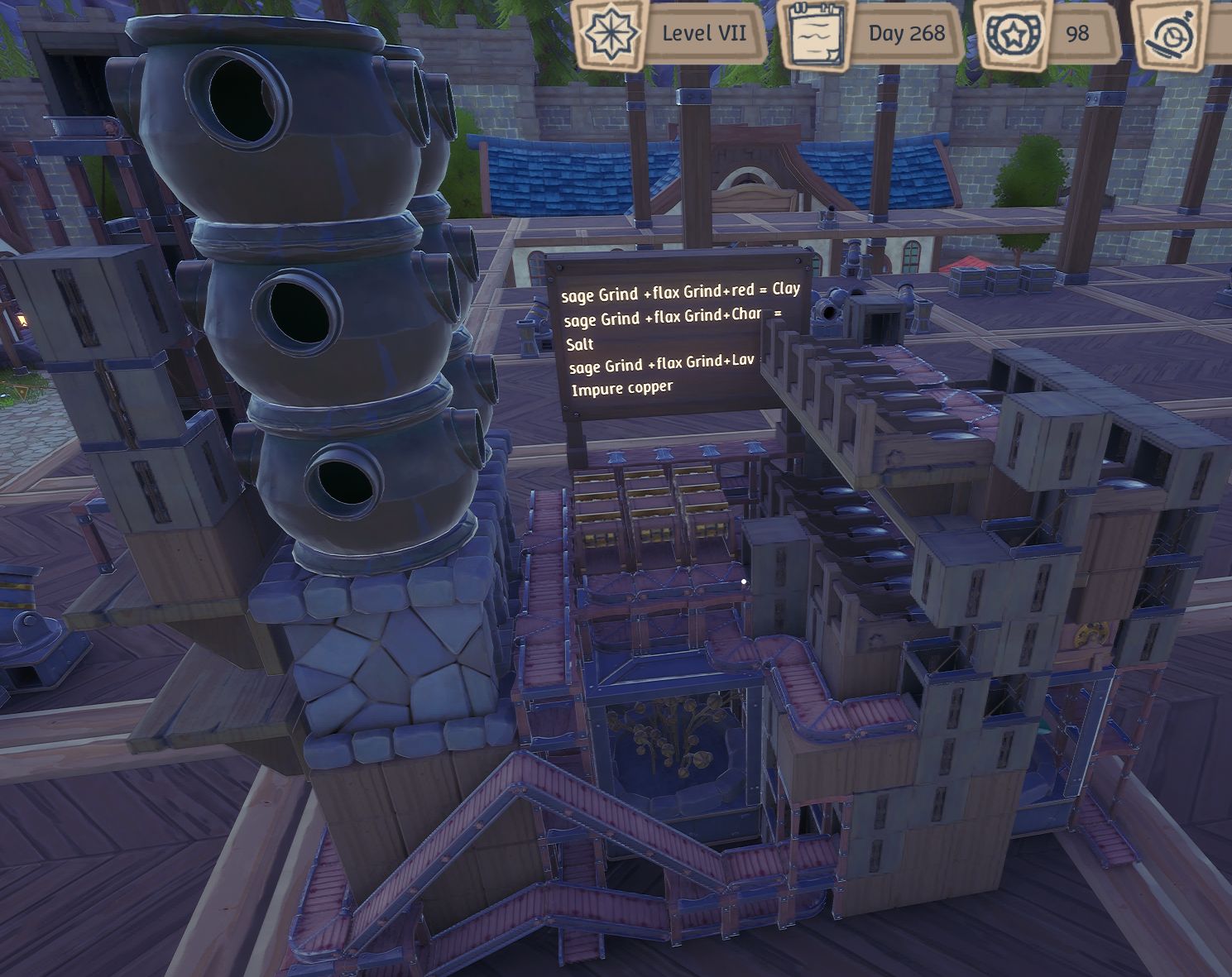Click the Level VII star emblem icon

611,33
